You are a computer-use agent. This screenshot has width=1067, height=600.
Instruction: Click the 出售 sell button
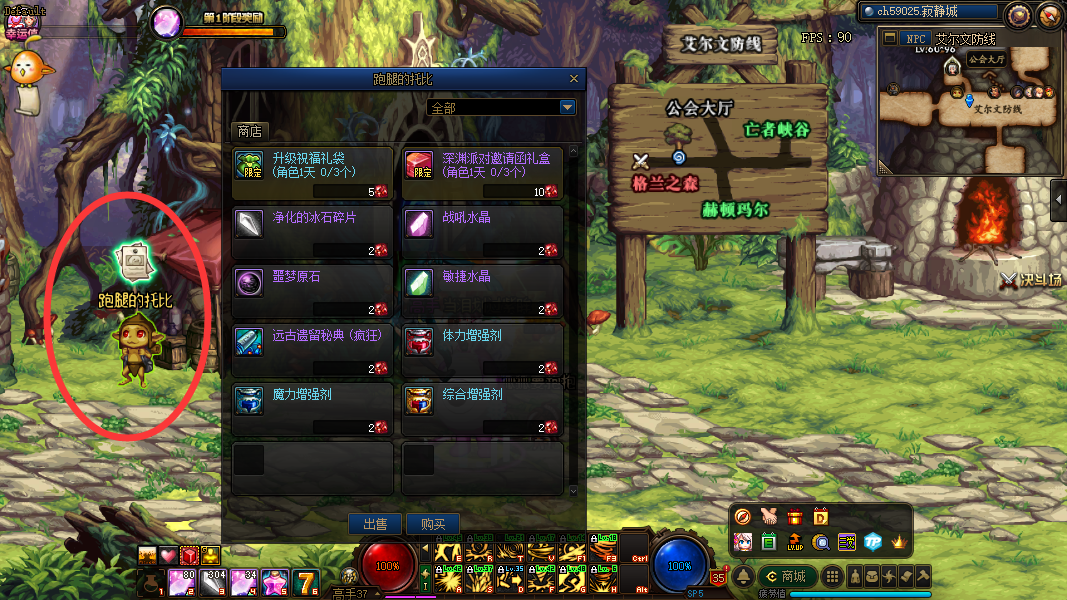[375, 524]
